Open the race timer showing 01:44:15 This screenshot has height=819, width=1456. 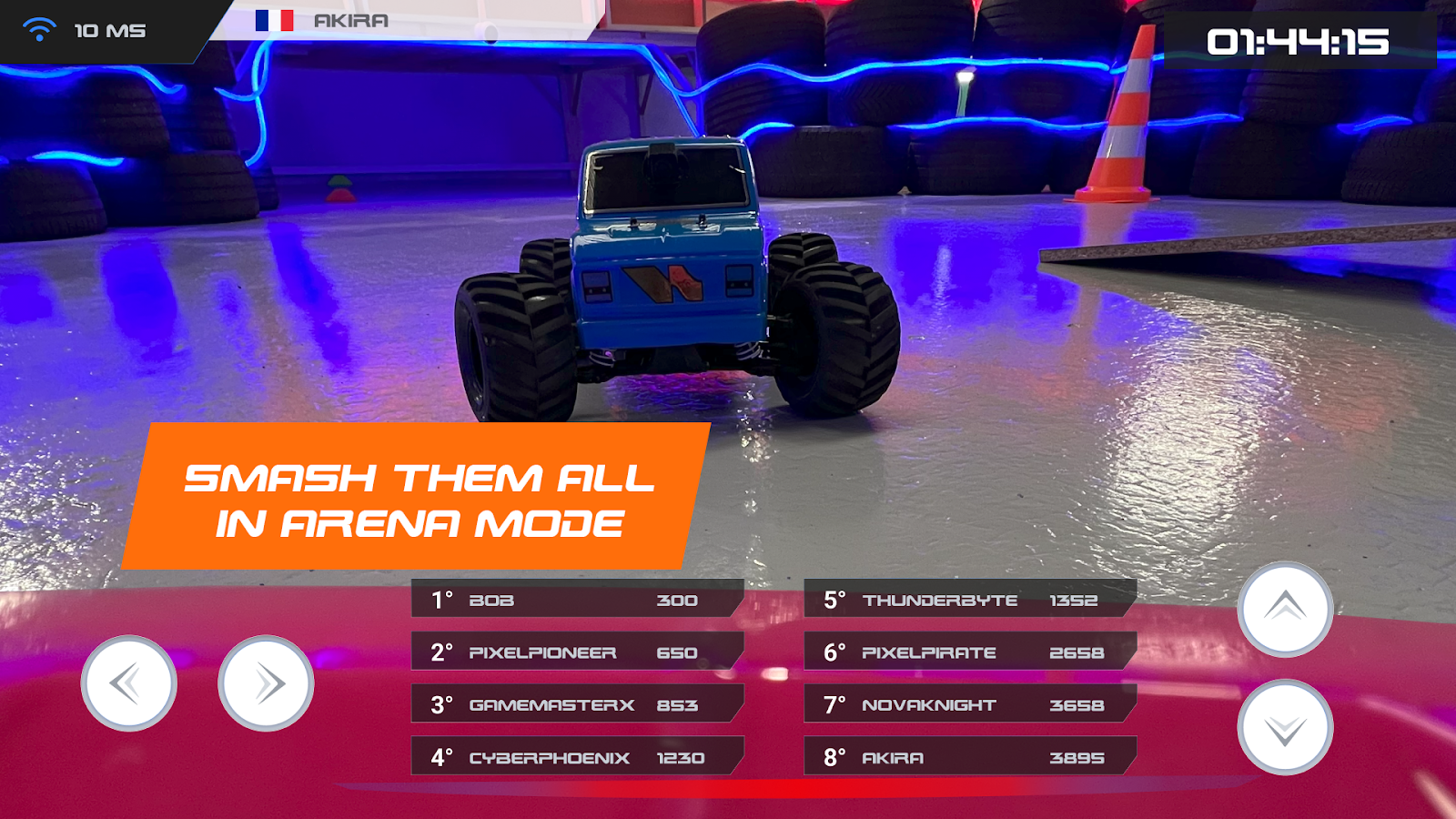coord(1300,41)
